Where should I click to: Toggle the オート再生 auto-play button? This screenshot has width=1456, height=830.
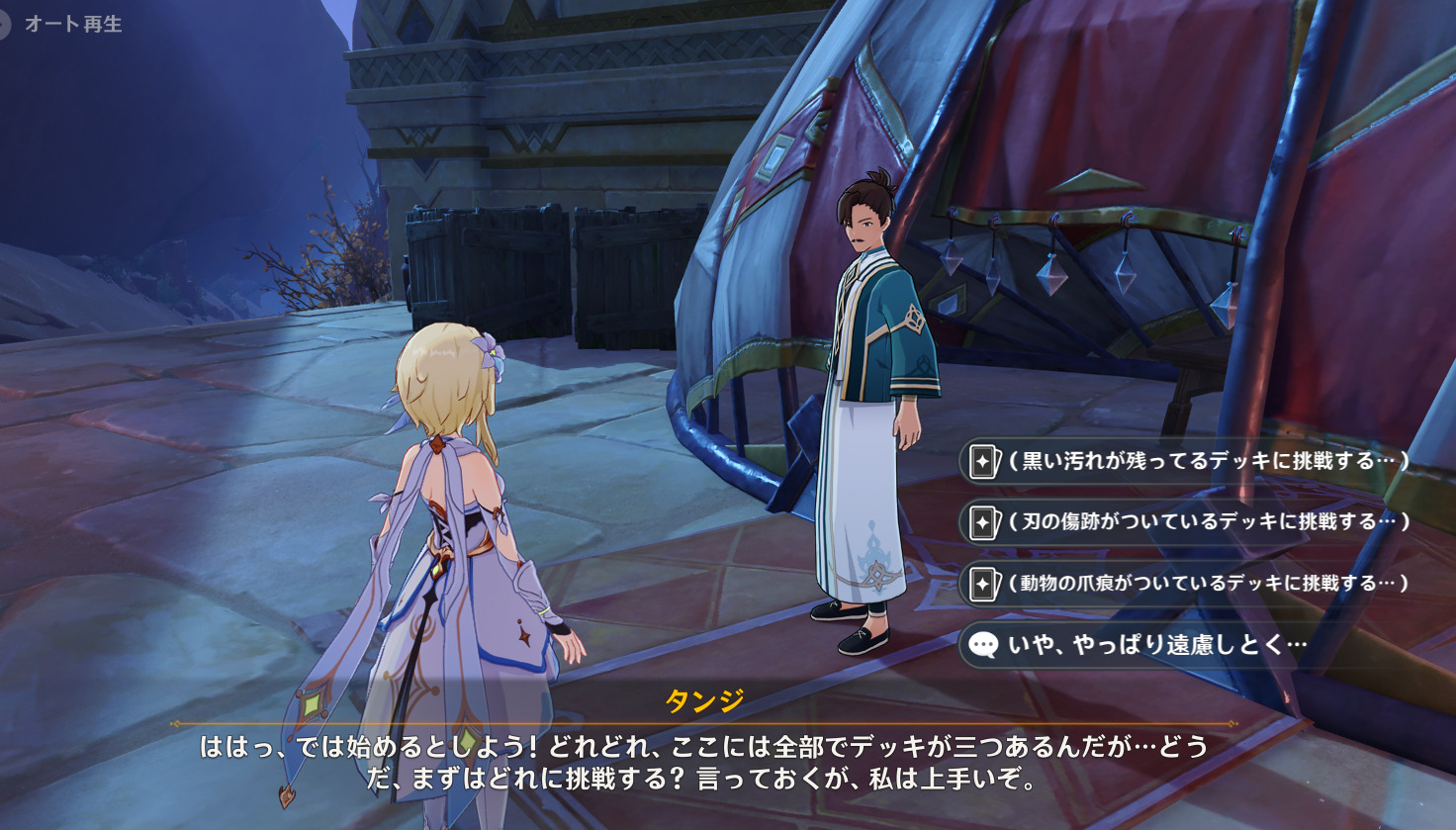tap(61, 24)
